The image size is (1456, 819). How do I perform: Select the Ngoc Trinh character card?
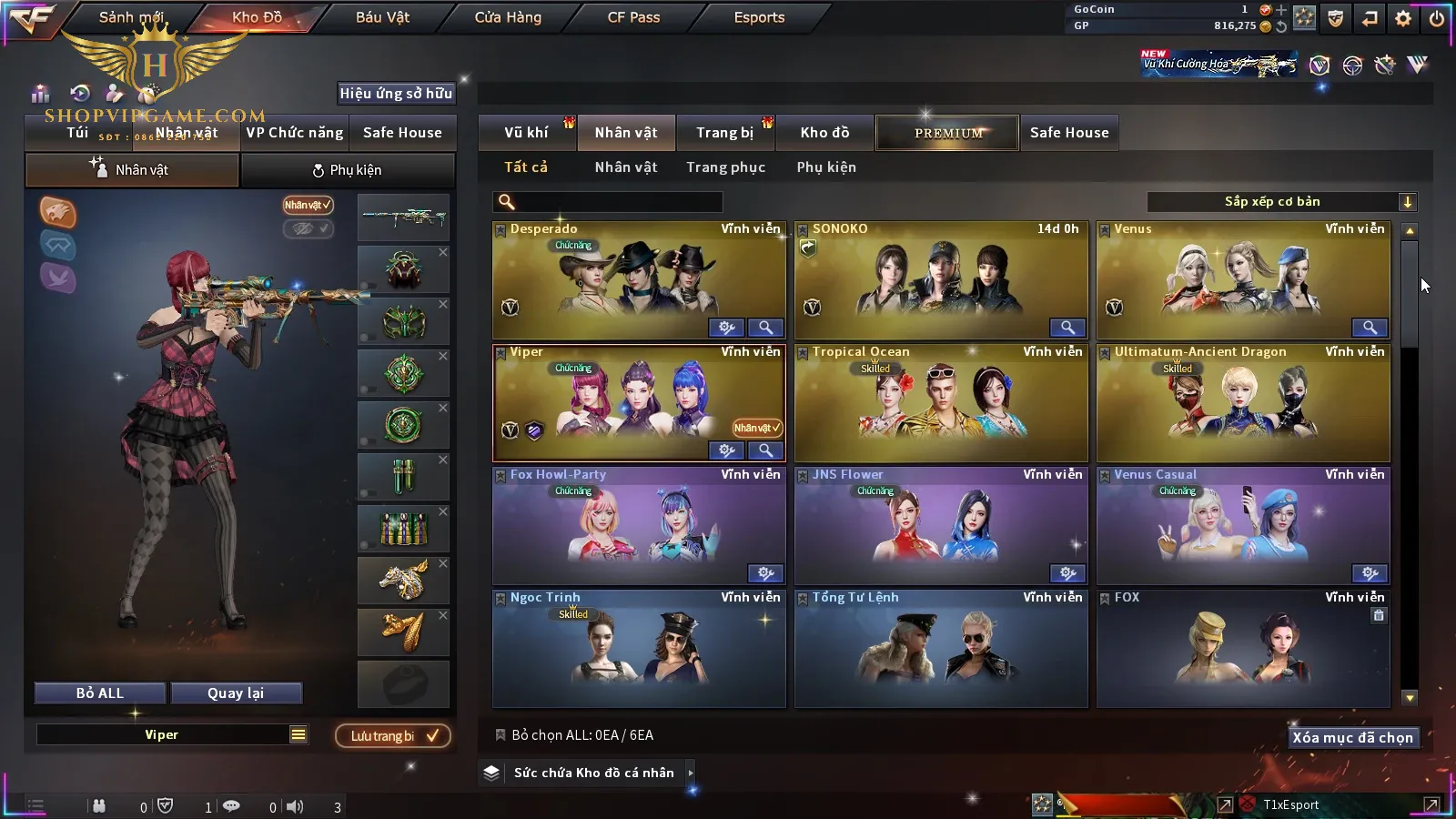coord(639,649)
